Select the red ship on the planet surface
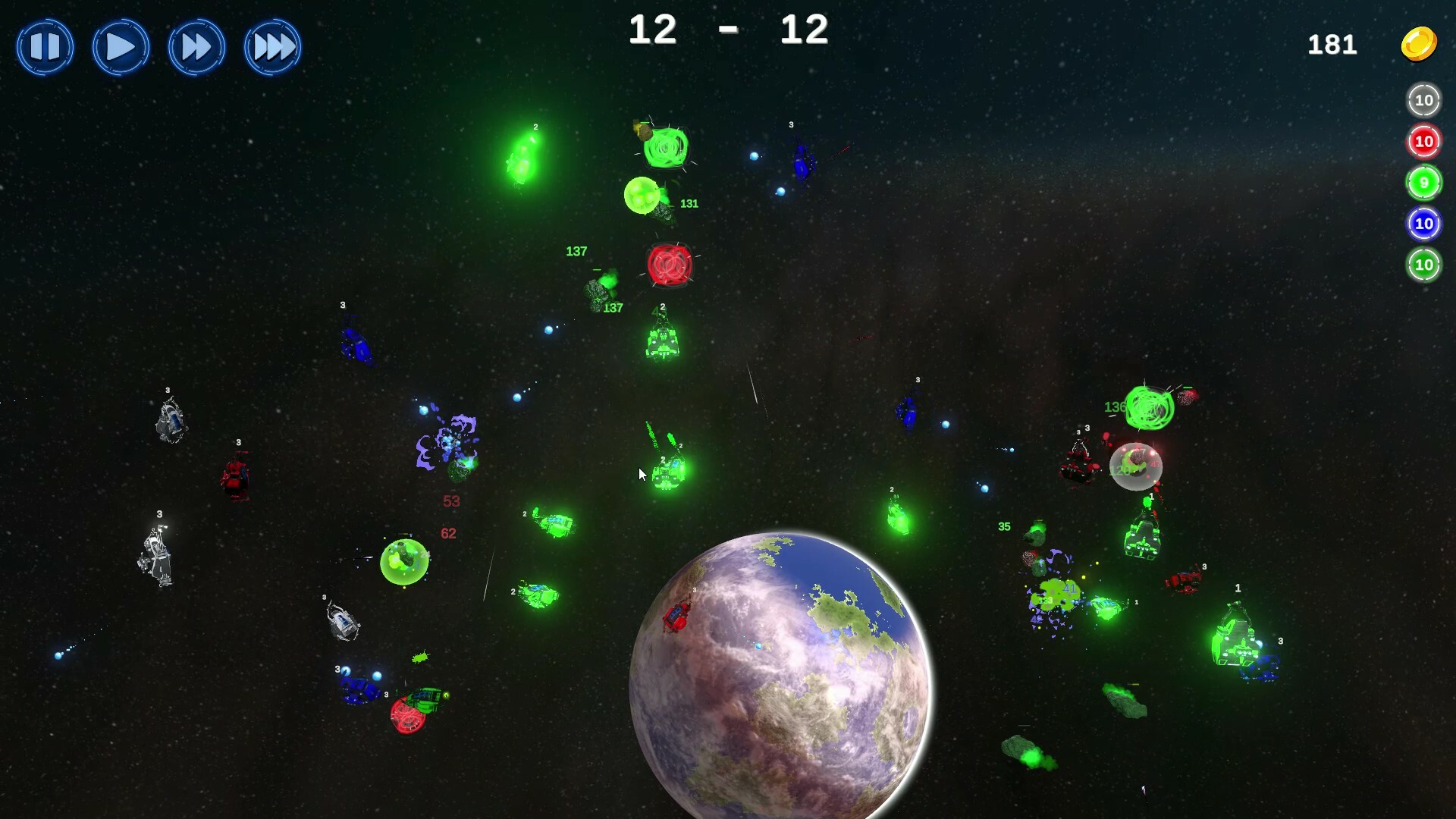This screenshot has height=819, width=1456. (677, 618)
